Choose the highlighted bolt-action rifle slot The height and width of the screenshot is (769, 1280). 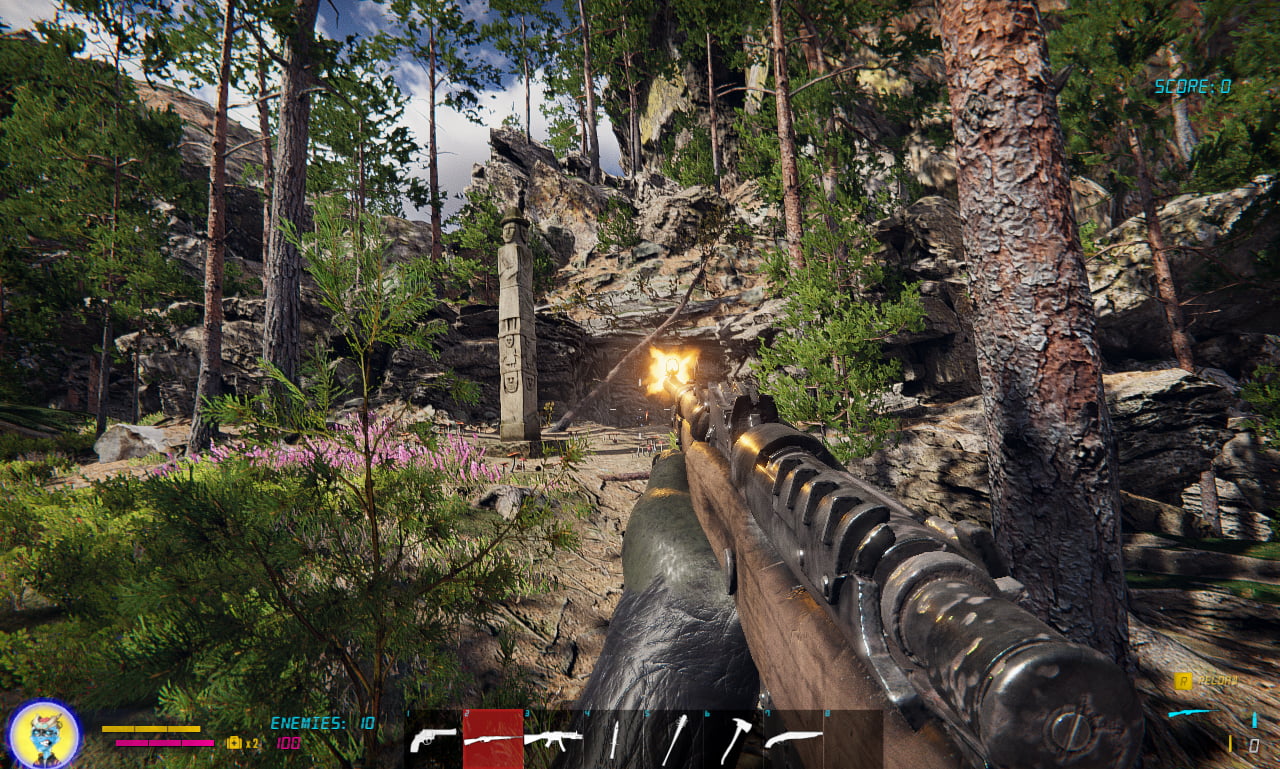(x=492, y=740)
